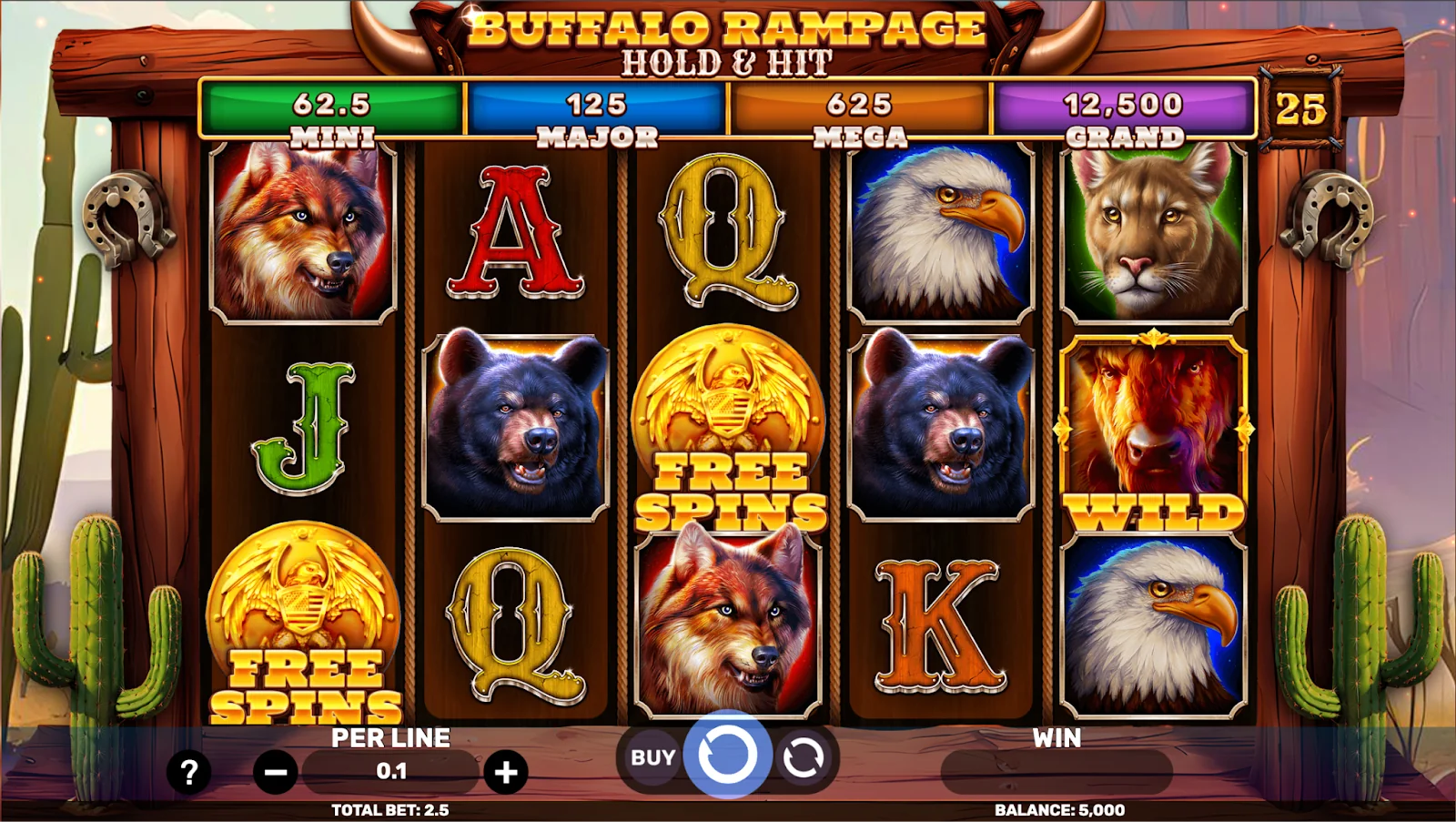Spin the reels with the blue button
The image size is (1456, 822).
tap(727, 755)
